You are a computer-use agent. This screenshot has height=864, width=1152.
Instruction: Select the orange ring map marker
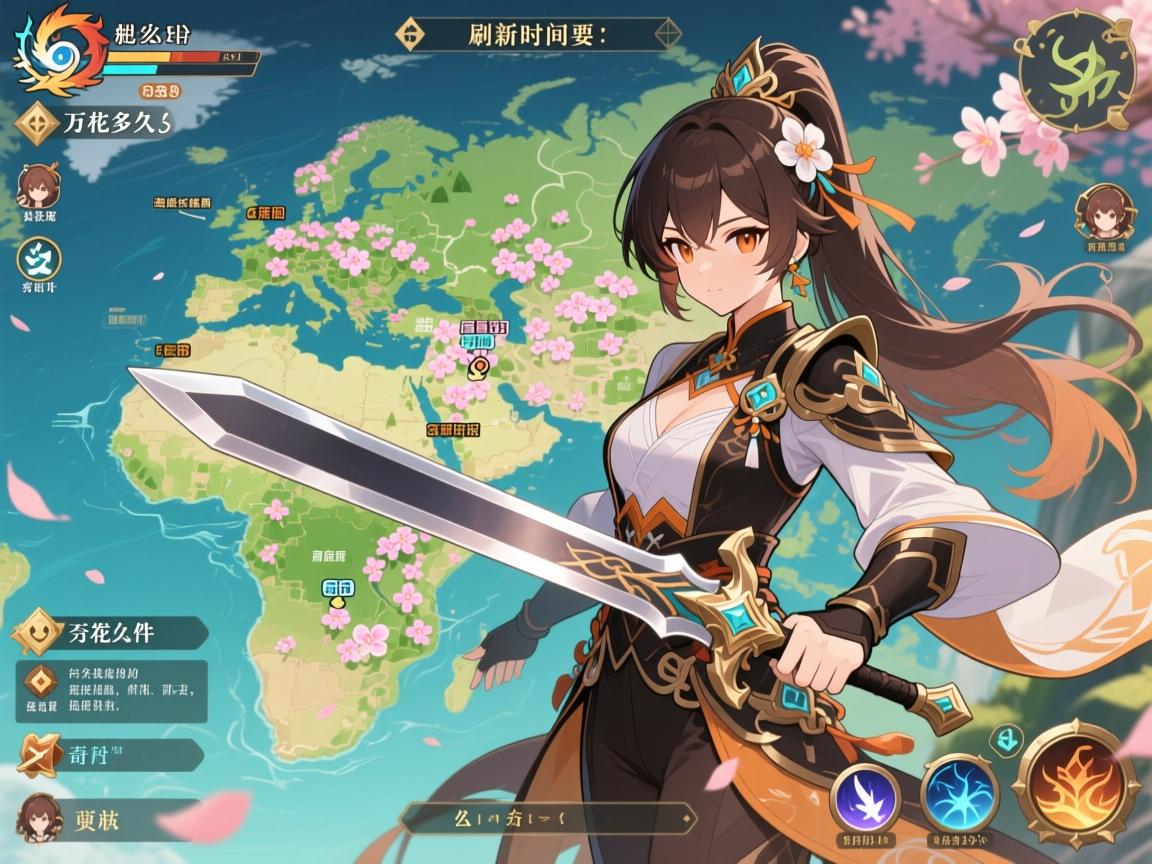pyautogui.click(x=478, y=367)
